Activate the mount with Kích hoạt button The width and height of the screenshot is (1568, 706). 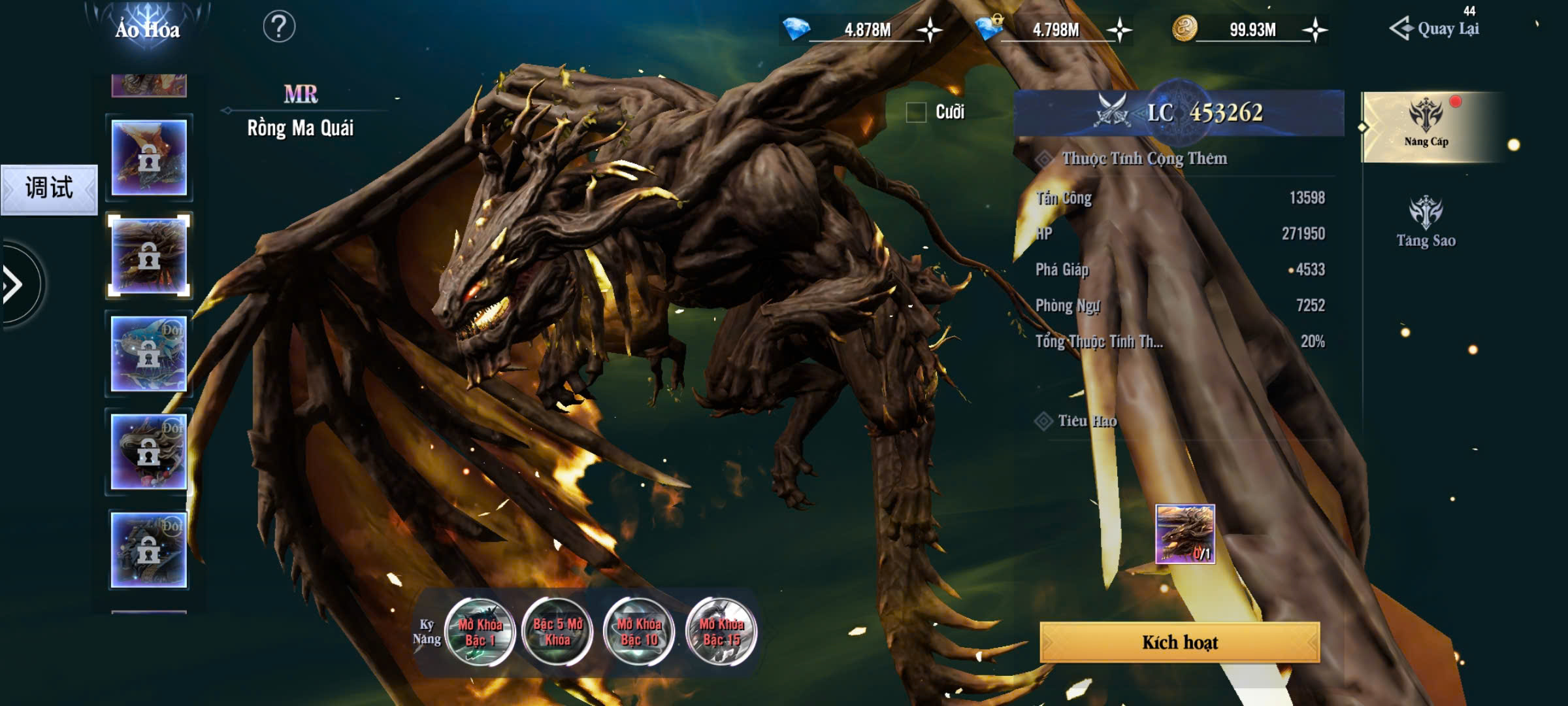coord(1179,643)
